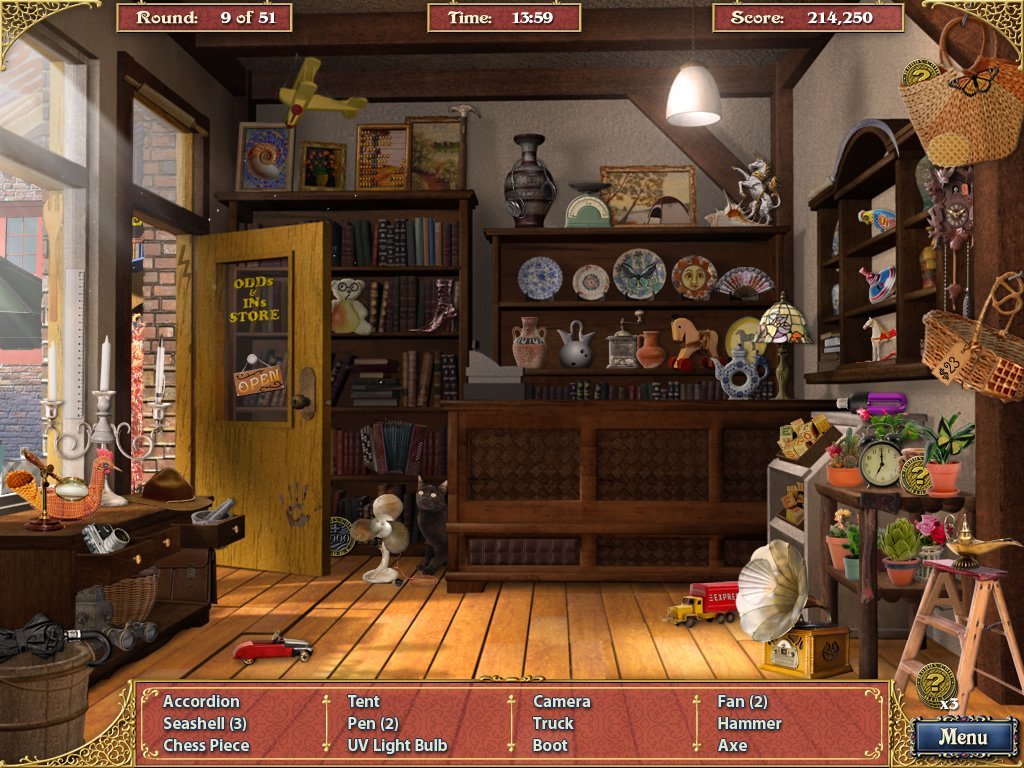1024x768 pixels.
Task: Click Boot in the item list
Action: pos(550,745)
